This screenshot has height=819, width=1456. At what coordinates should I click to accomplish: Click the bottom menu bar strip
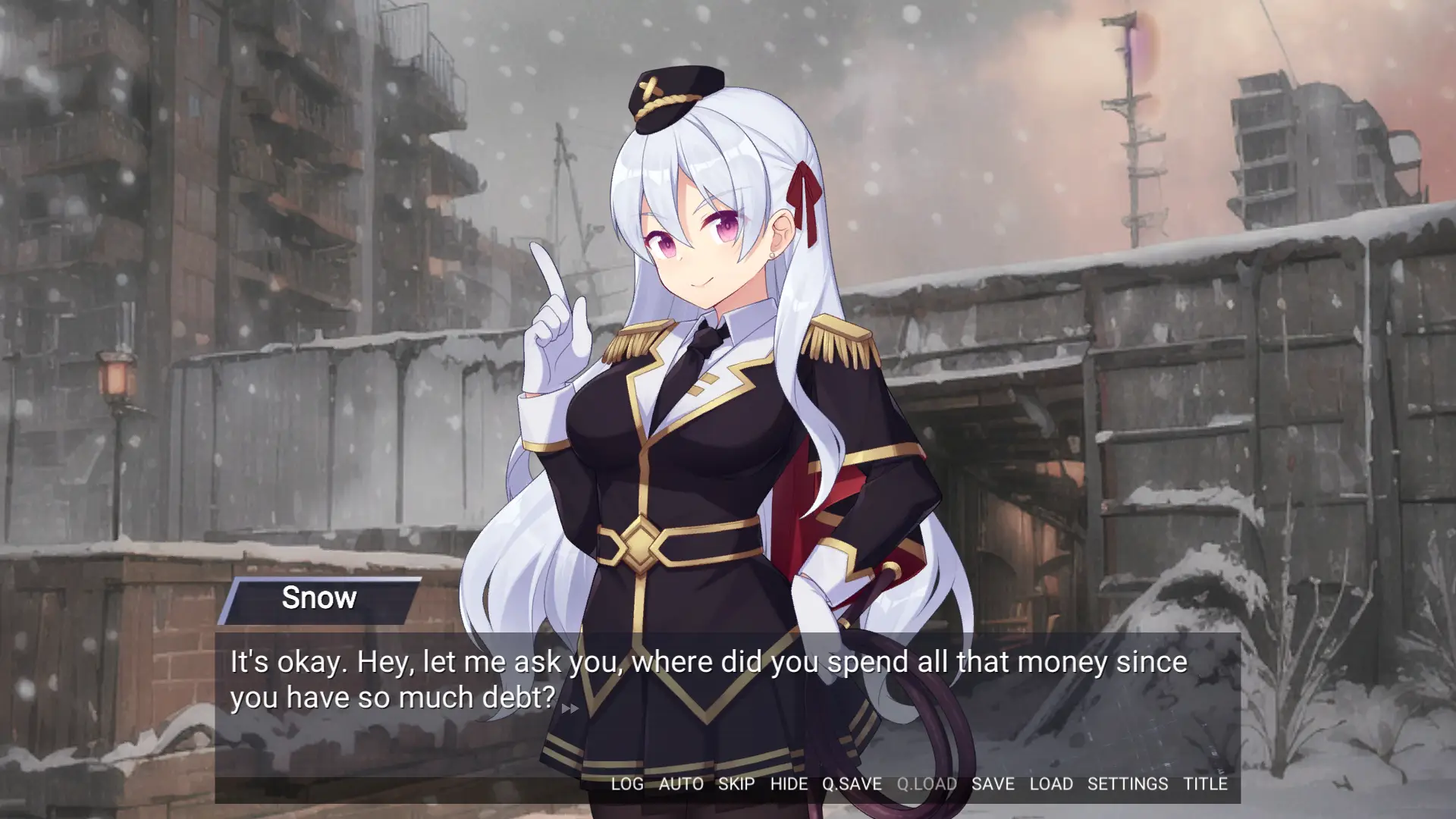click(x=910, y=785)
